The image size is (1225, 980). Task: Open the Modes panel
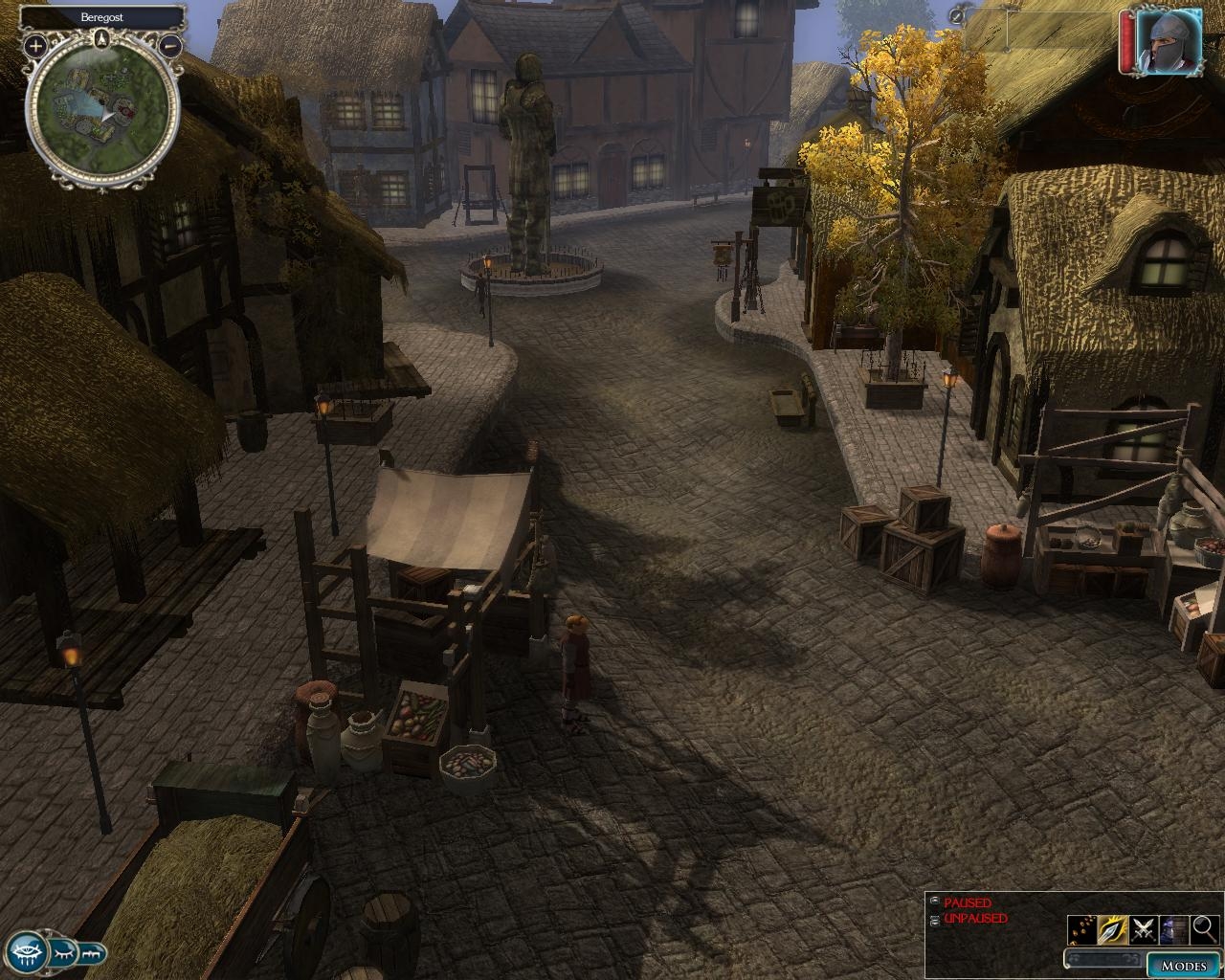click(x=1183, y=965)
